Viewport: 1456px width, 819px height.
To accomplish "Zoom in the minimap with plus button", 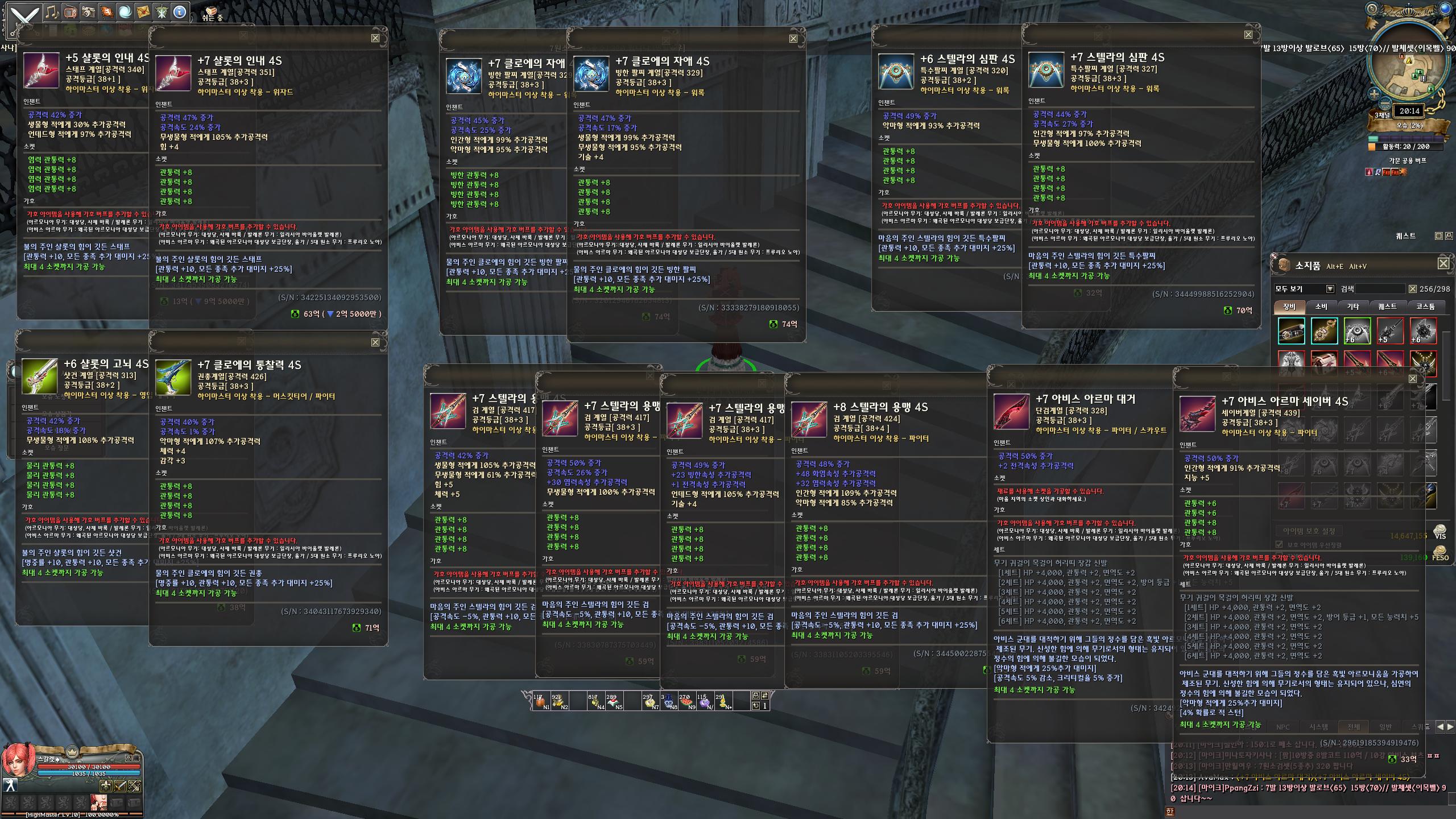I will pos(1374,94).
